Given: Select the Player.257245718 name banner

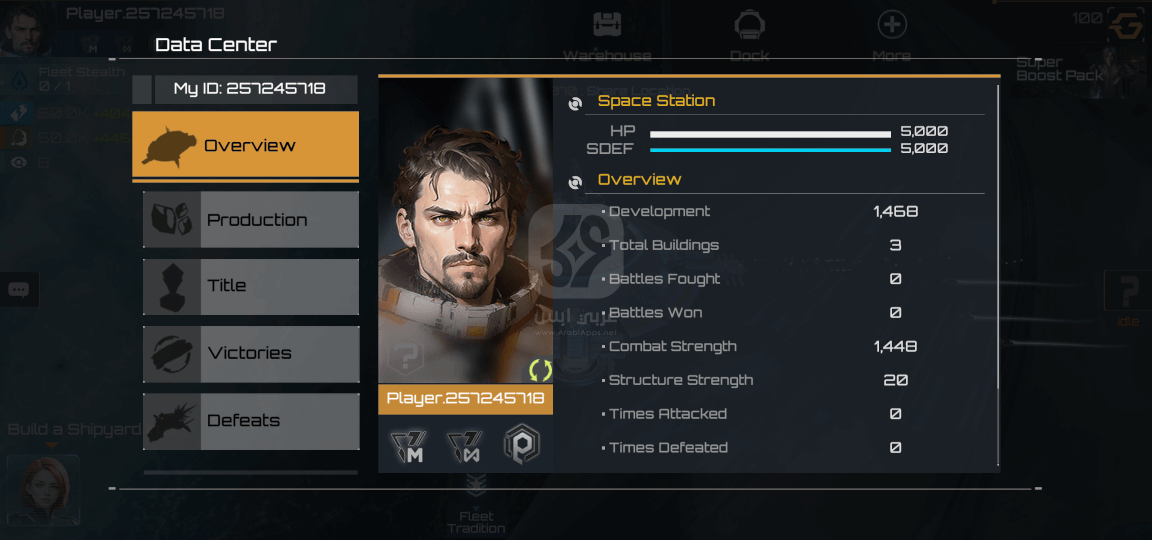Looking at the screenshot, I should coord(465,399).
